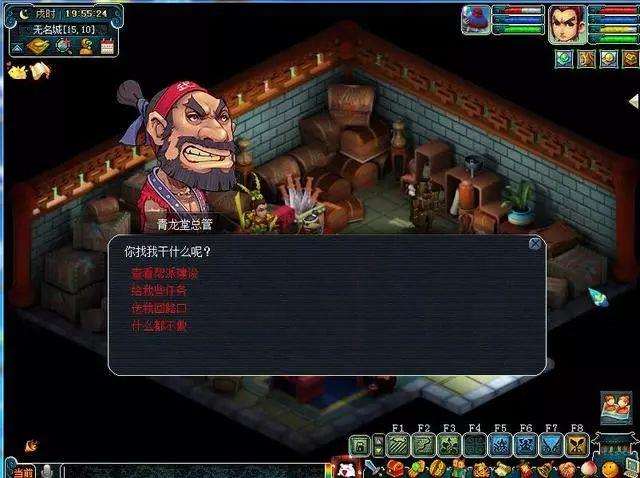Pick the option 送我回路口

pyautogui.click(x=158, y=308)
